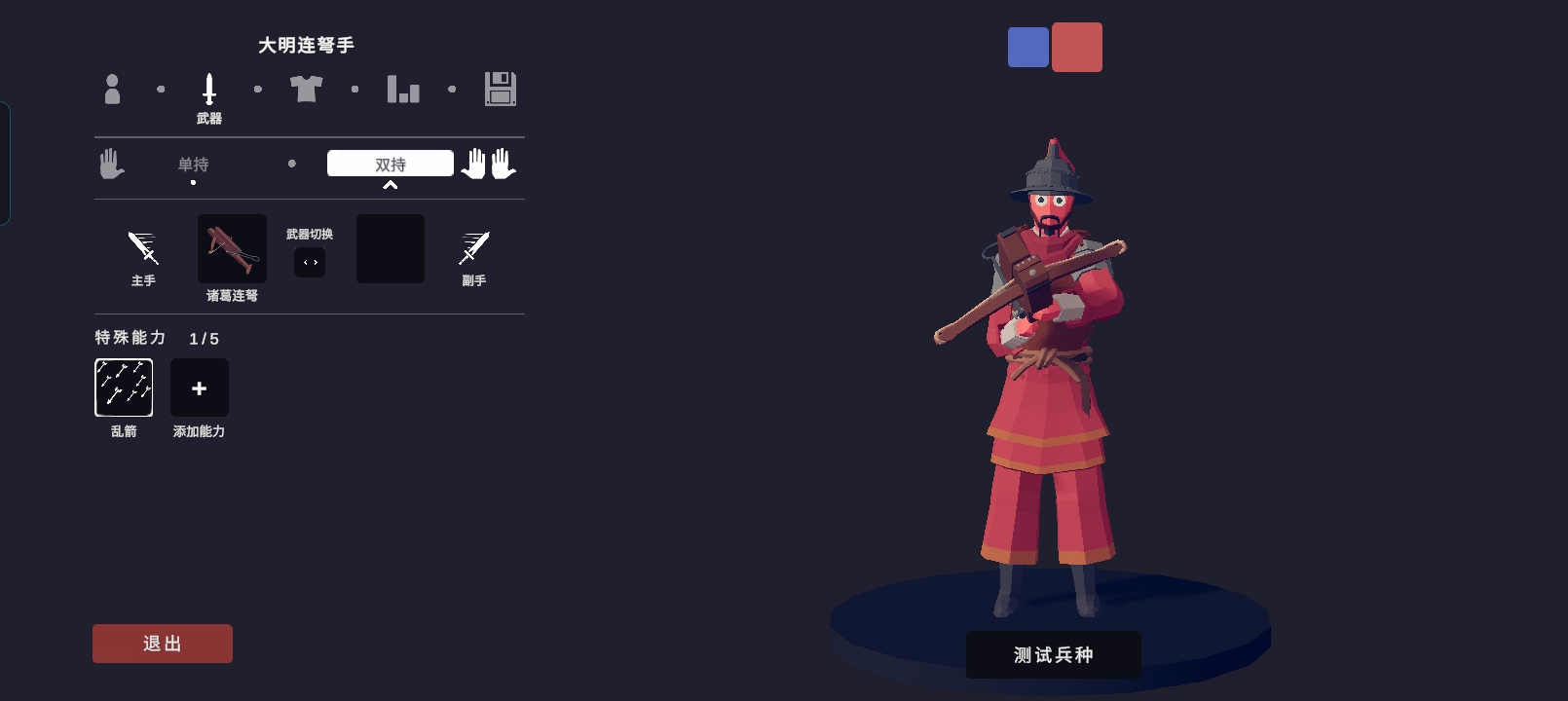Viewport: 1568px width, 701px height.
Task: Toggle the 武器切换 swap button
Action: point(310,263)
